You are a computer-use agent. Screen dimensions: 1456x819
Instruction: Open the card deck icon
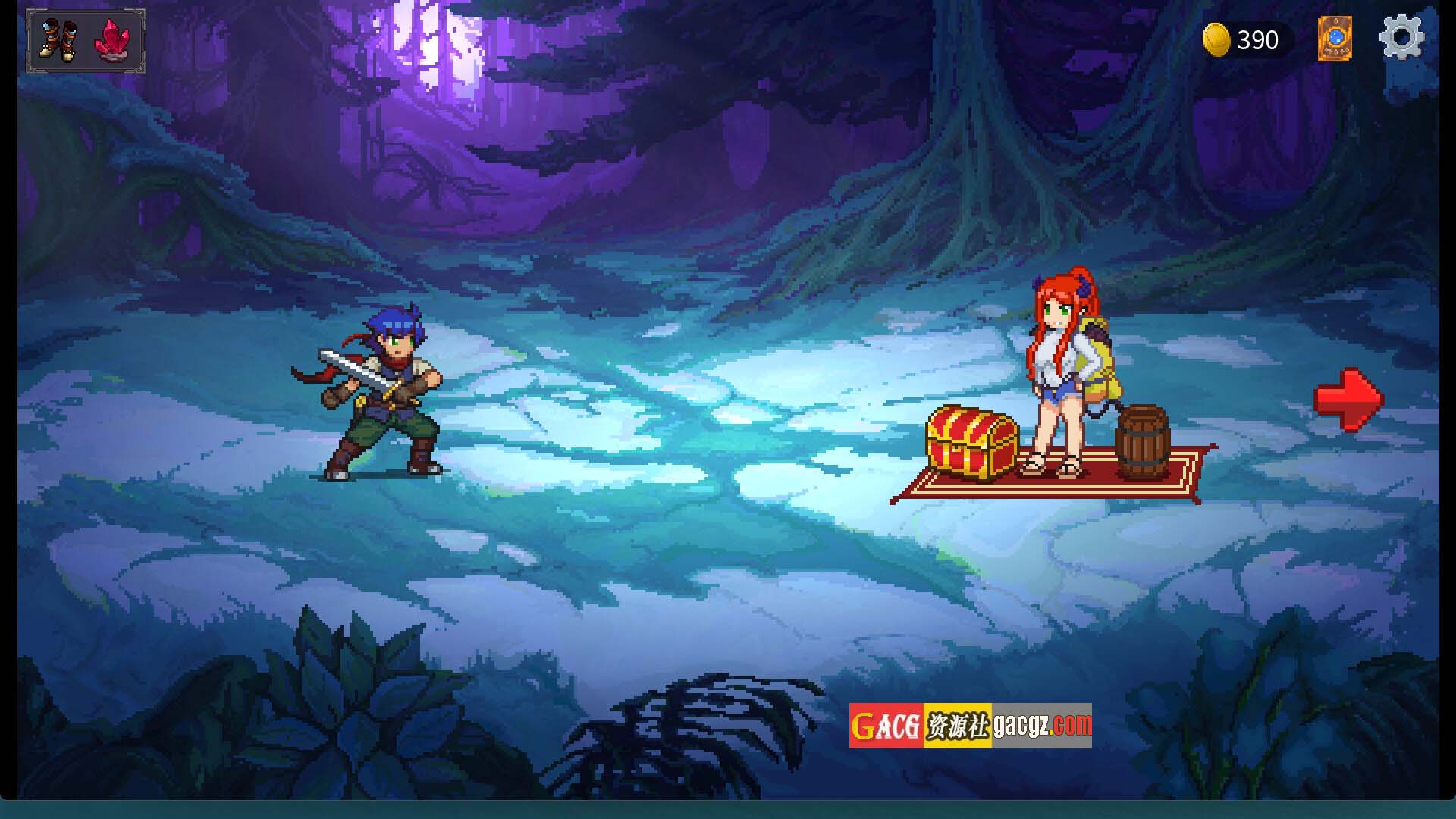pos(1335,39)
